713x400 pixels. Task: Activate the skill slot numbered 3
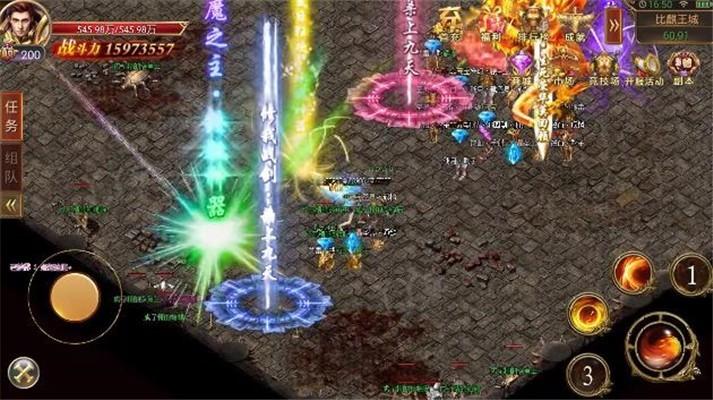[x=588, y=375]
